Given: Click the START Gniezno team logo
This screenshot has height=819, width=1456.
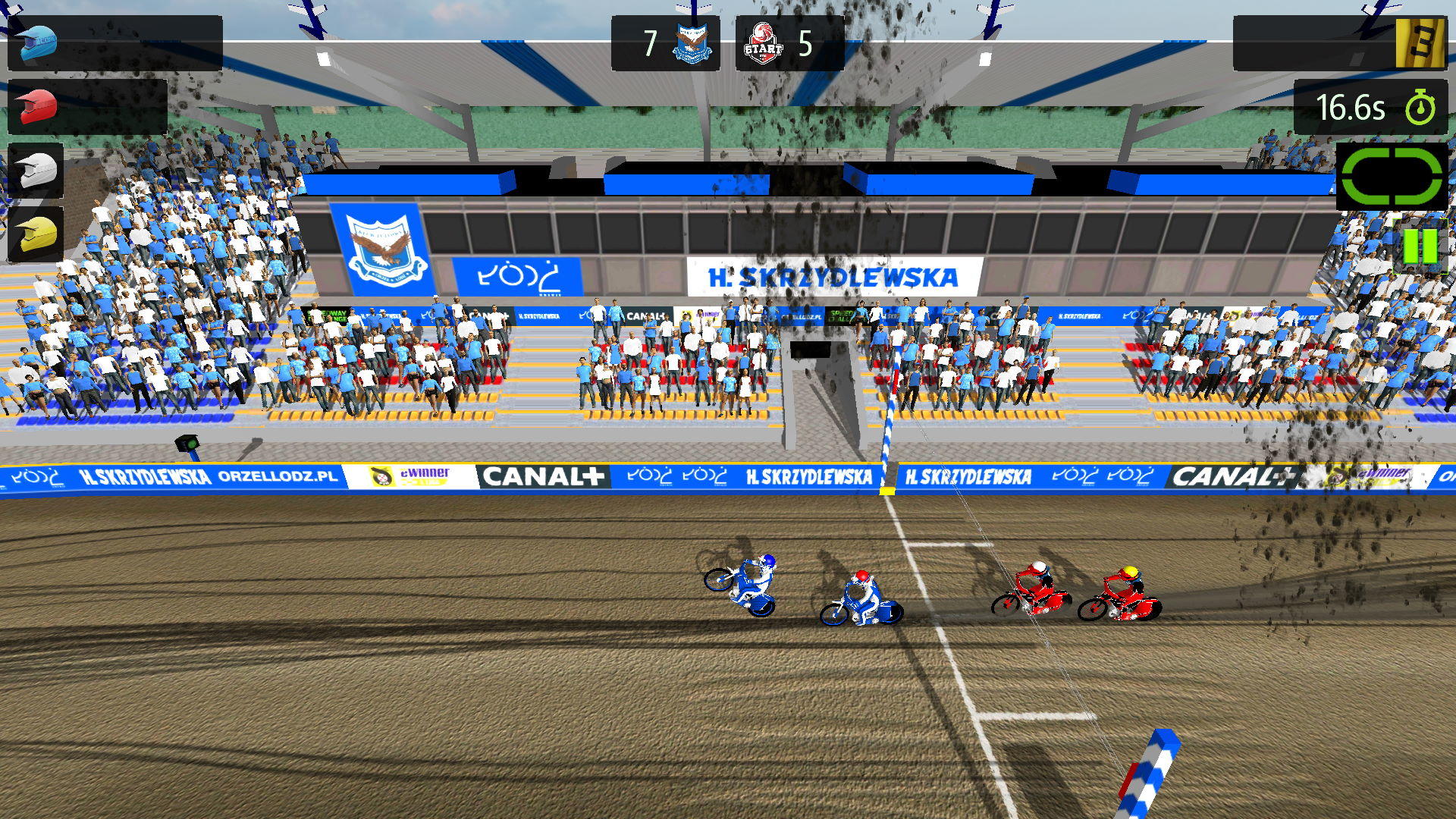Looking at the screenshot, I should point(764,42).
